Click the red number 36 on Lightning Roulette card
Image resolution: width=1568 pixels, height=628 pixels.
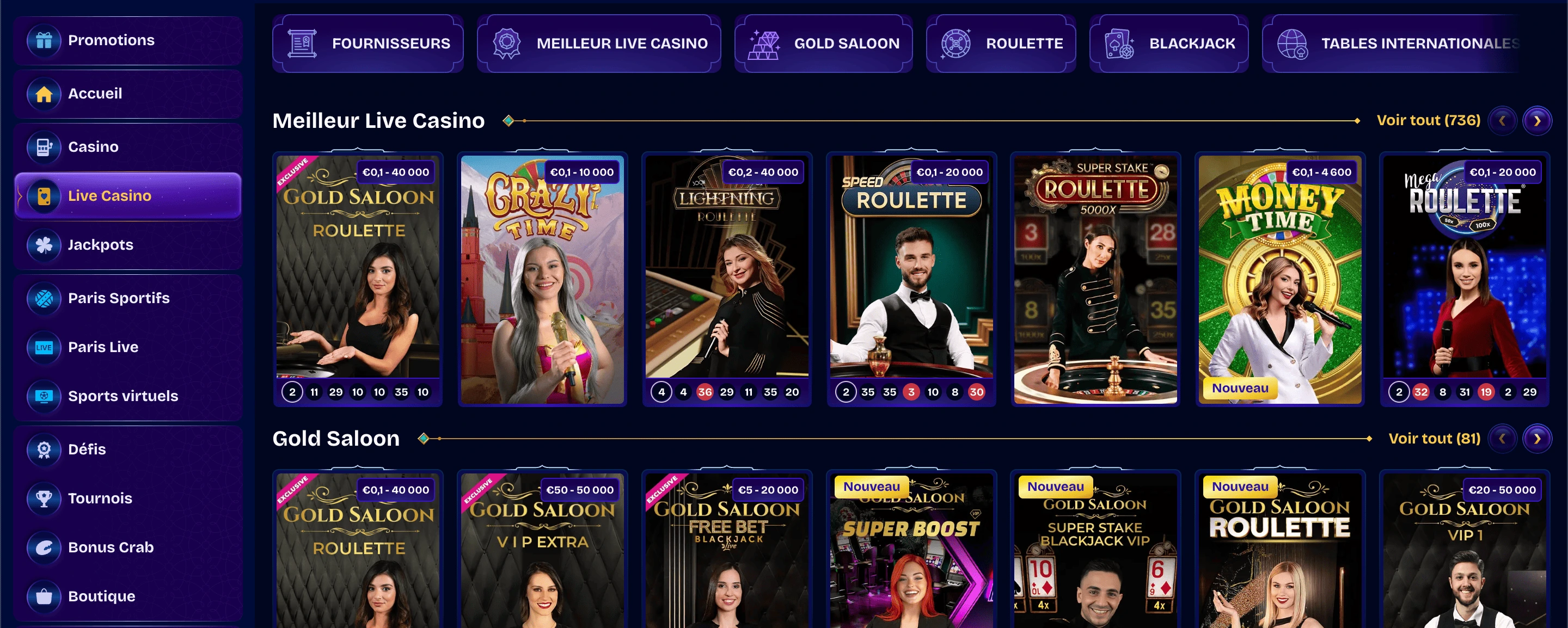(705, 392)
